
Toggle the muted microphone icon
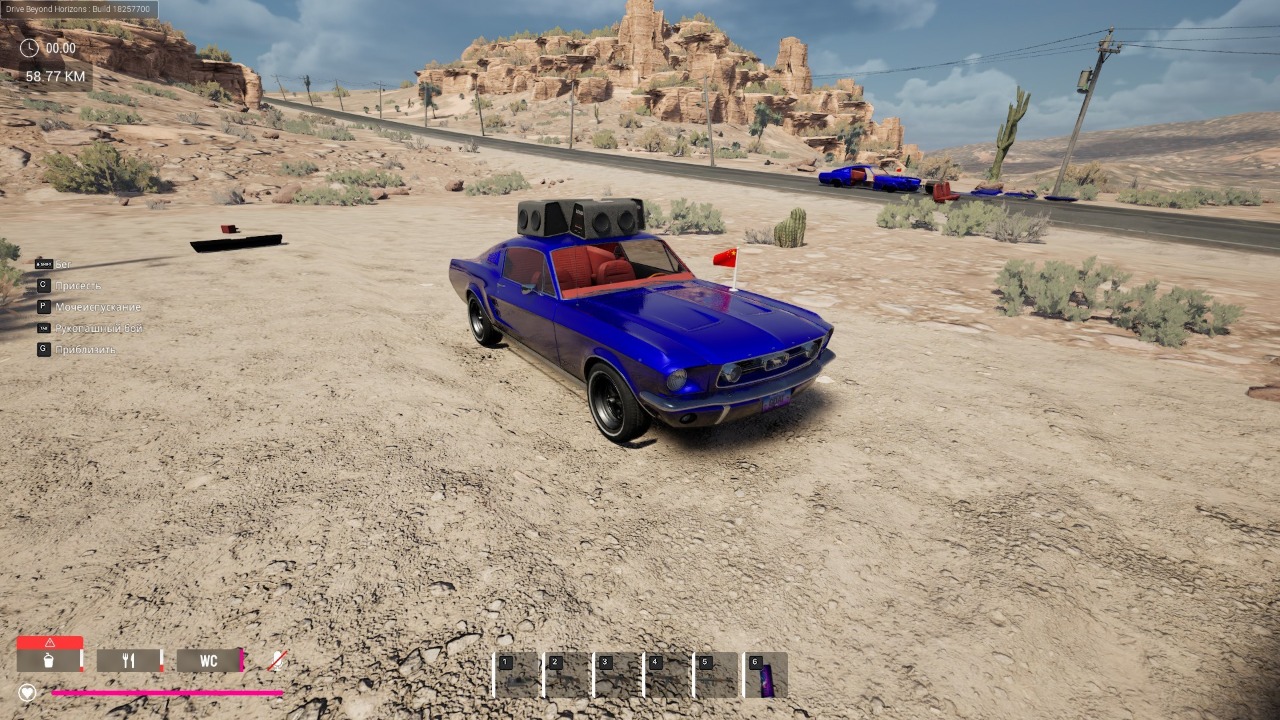point(277,661)
